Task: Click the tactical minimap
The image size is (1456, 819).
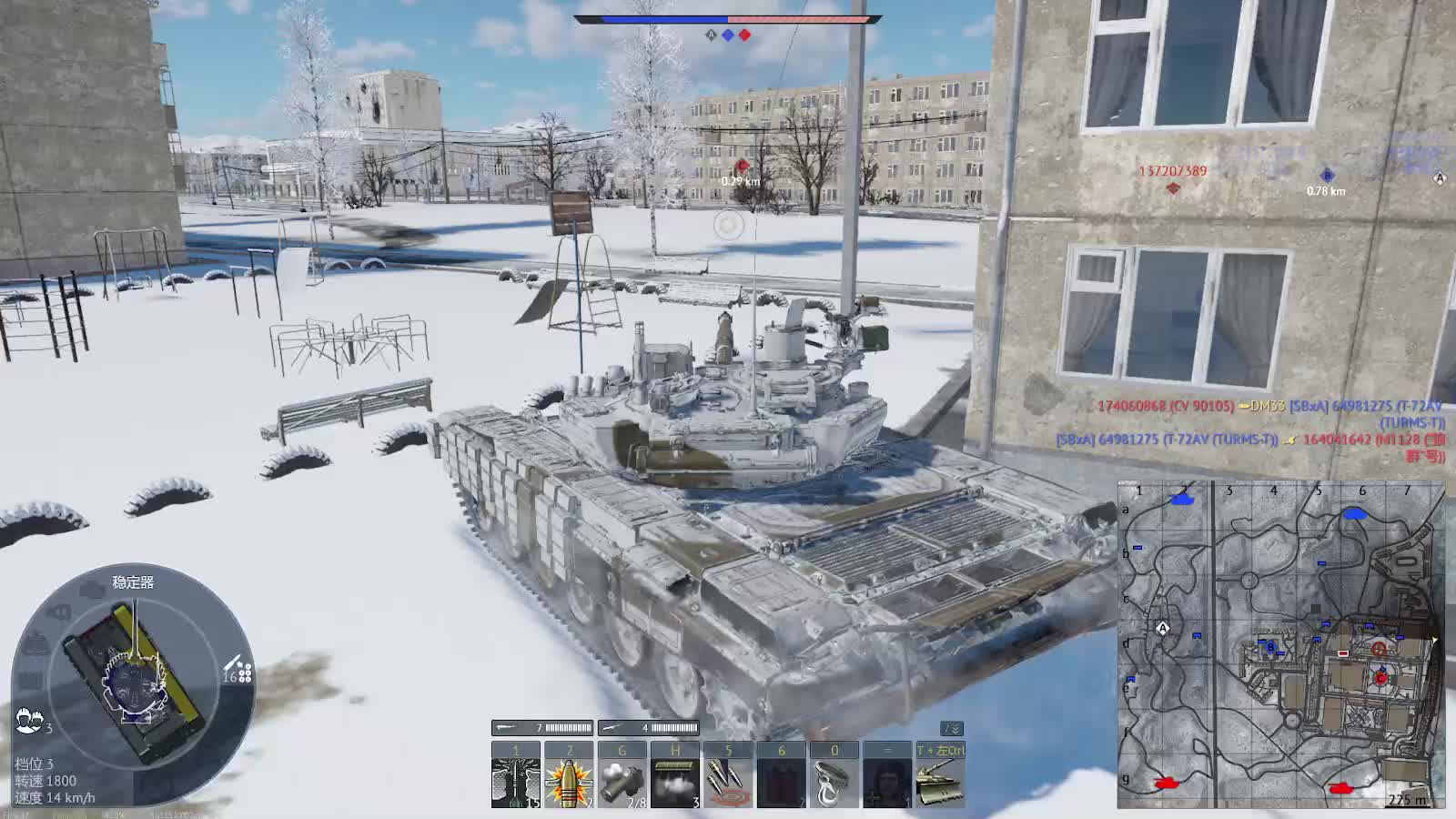Action: click(1280, 644)
